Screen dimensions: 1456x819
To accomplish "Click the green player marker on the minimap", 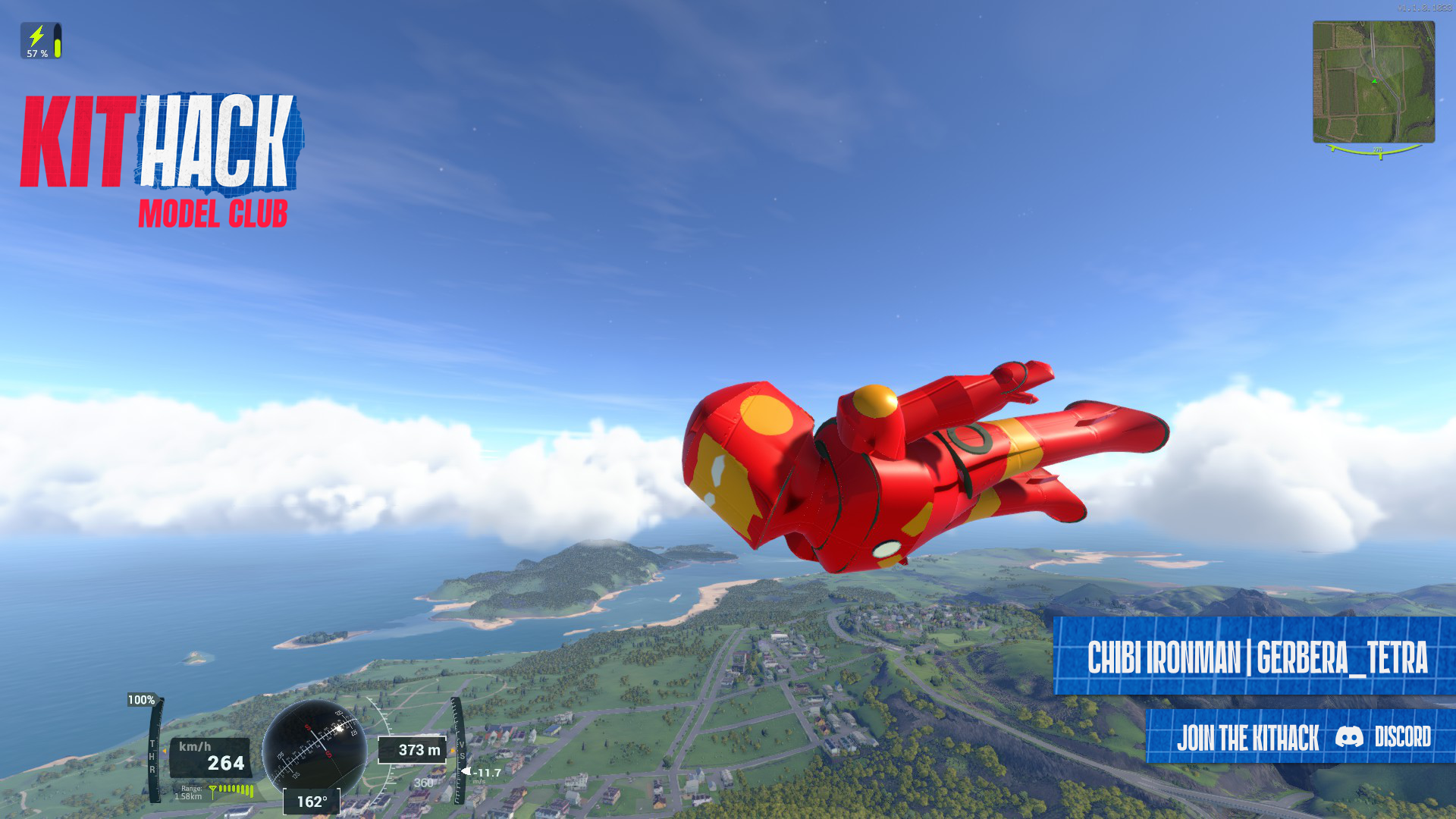I will pyautogui.click(x=1373, y=80).
